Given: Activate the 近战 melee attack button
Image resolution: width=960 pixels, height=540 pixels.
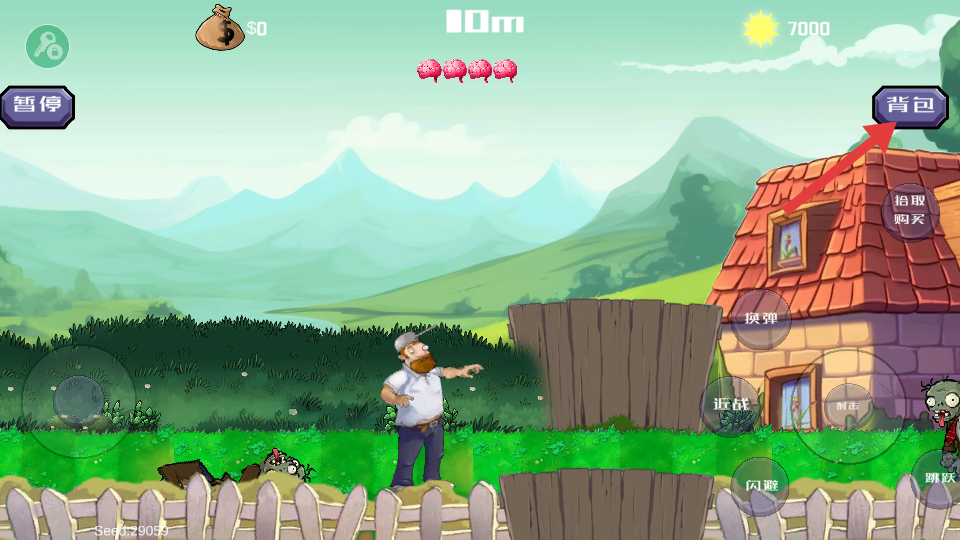Looking at the screenshot, I should [x=731, y=406].
